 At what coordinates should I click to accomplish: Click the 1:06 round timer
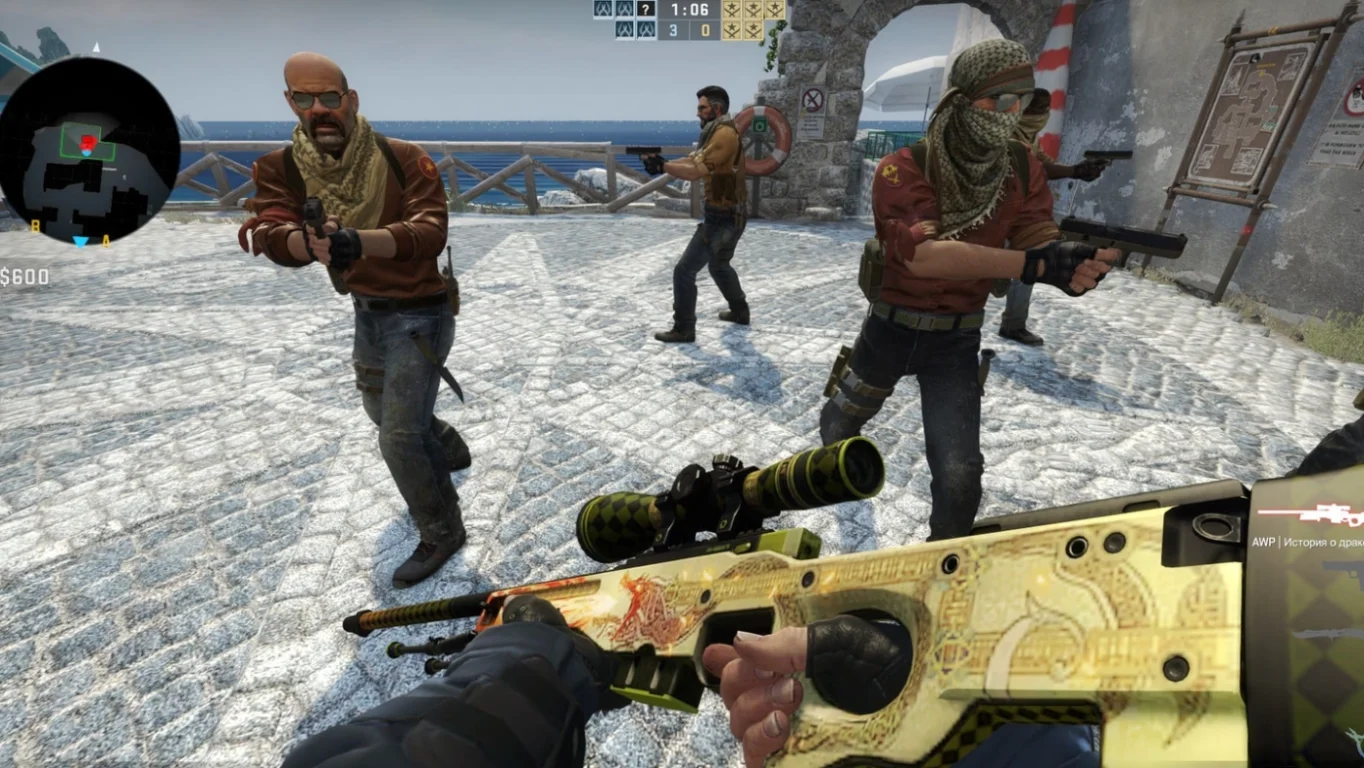tap(690, 11)
